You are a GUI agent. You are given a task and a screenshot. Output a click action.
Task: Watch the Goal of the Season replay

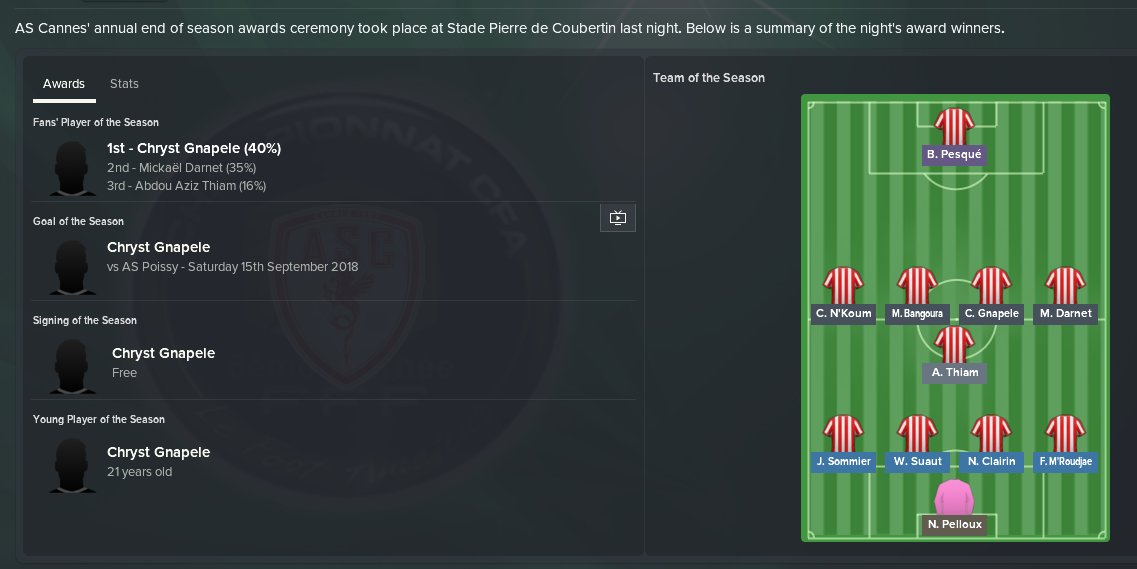click(617, 218)
